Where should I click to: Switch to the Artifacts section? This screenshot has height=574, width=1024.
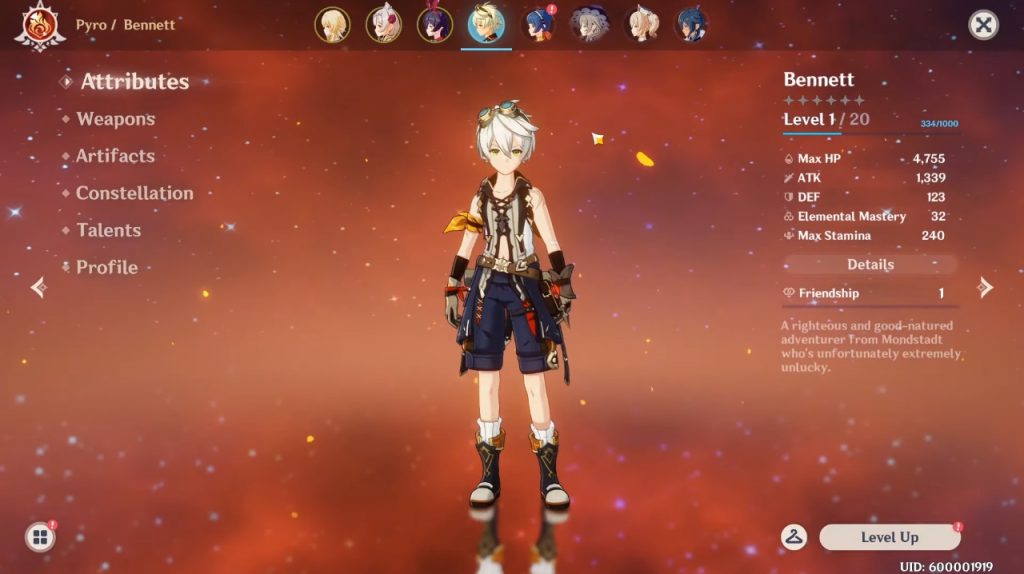(x=115, y=156)
